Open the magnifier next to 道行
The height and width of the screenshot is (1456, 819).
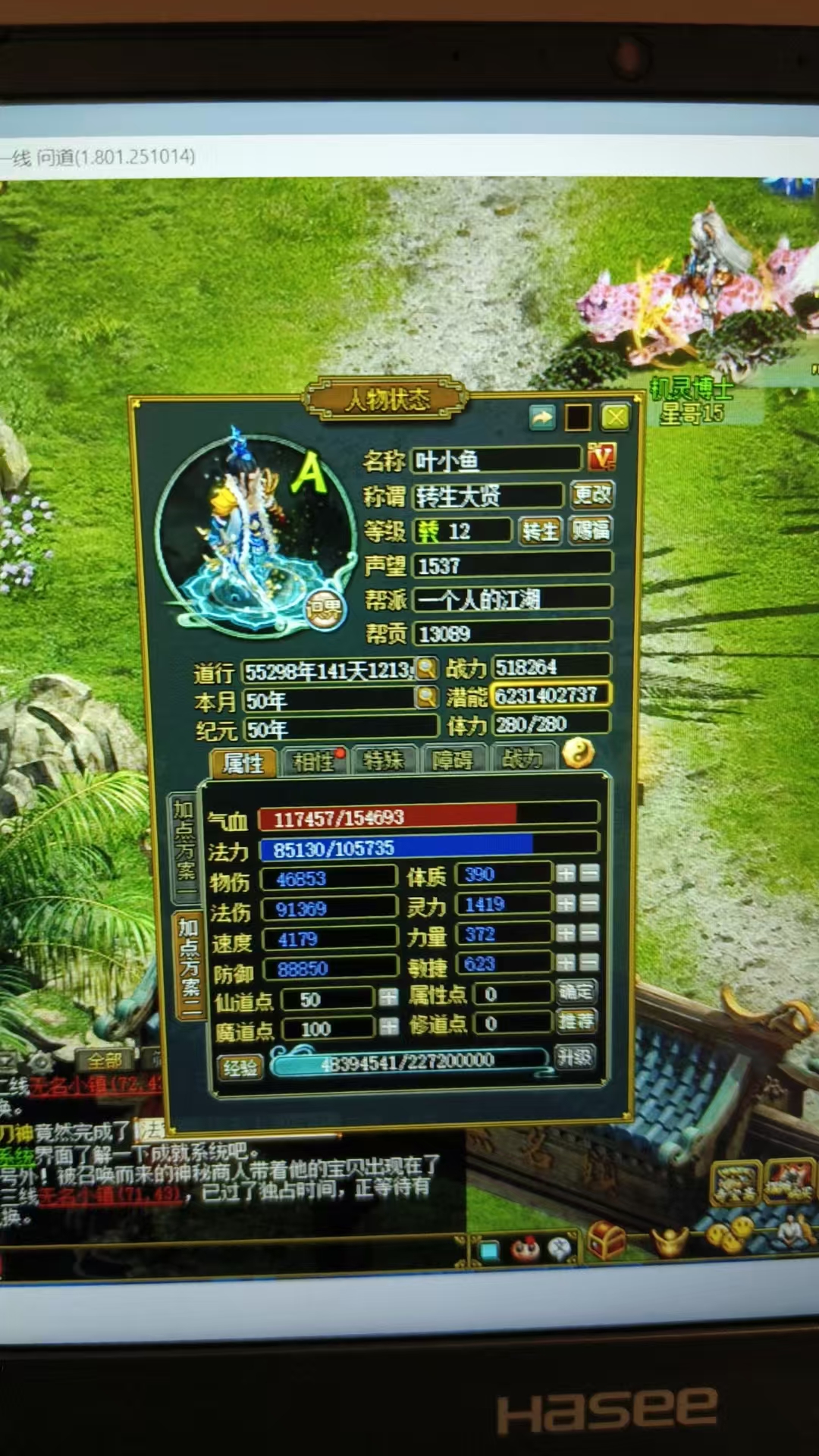[x=427, y=668]
